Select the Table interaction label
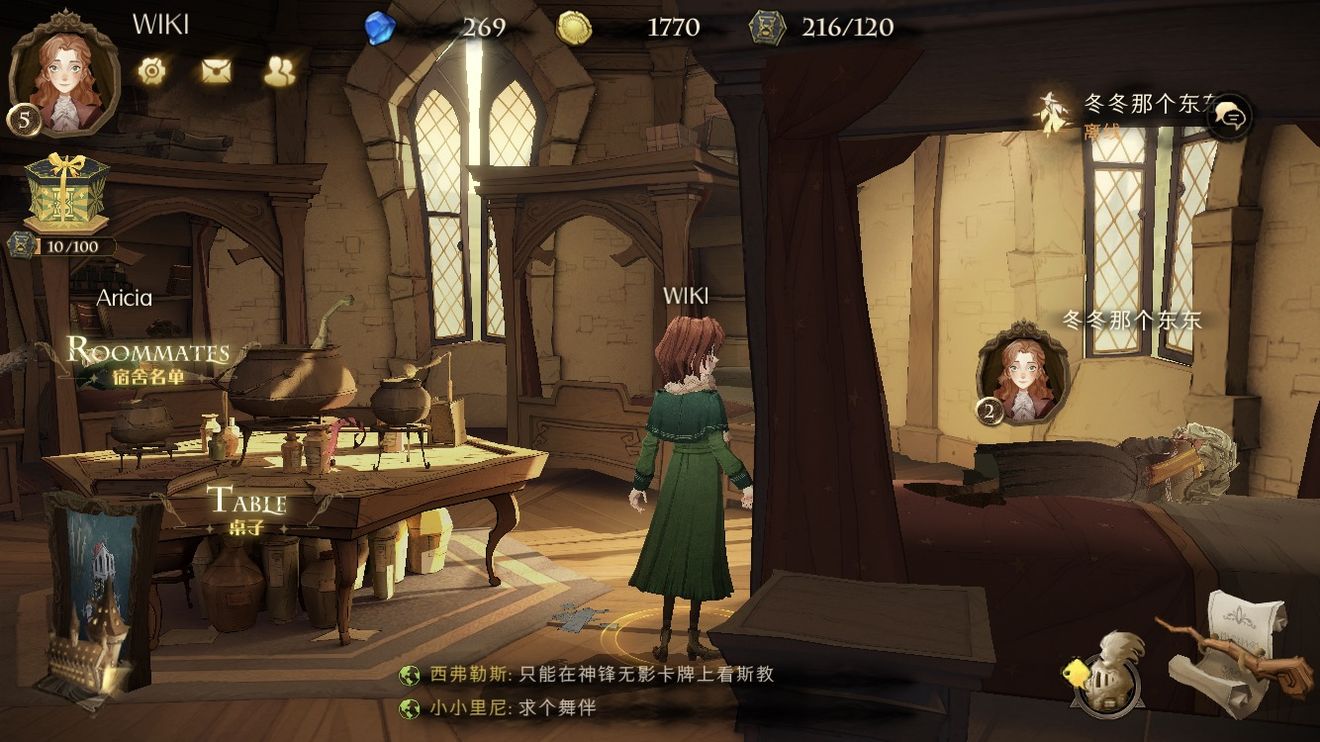 [x=246, y=509]
